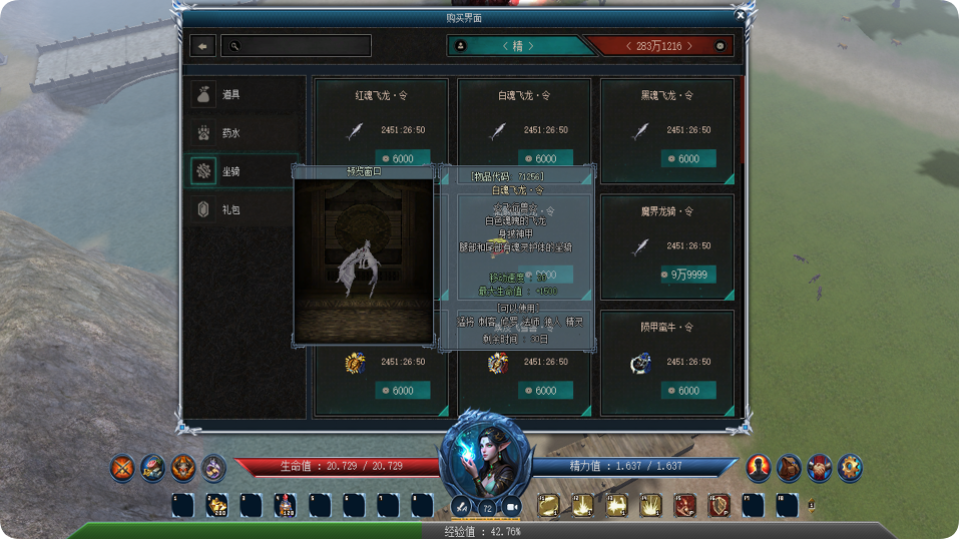Go back with the arrow button
Screen dimensions: 959x539
[x=203, y=46]
